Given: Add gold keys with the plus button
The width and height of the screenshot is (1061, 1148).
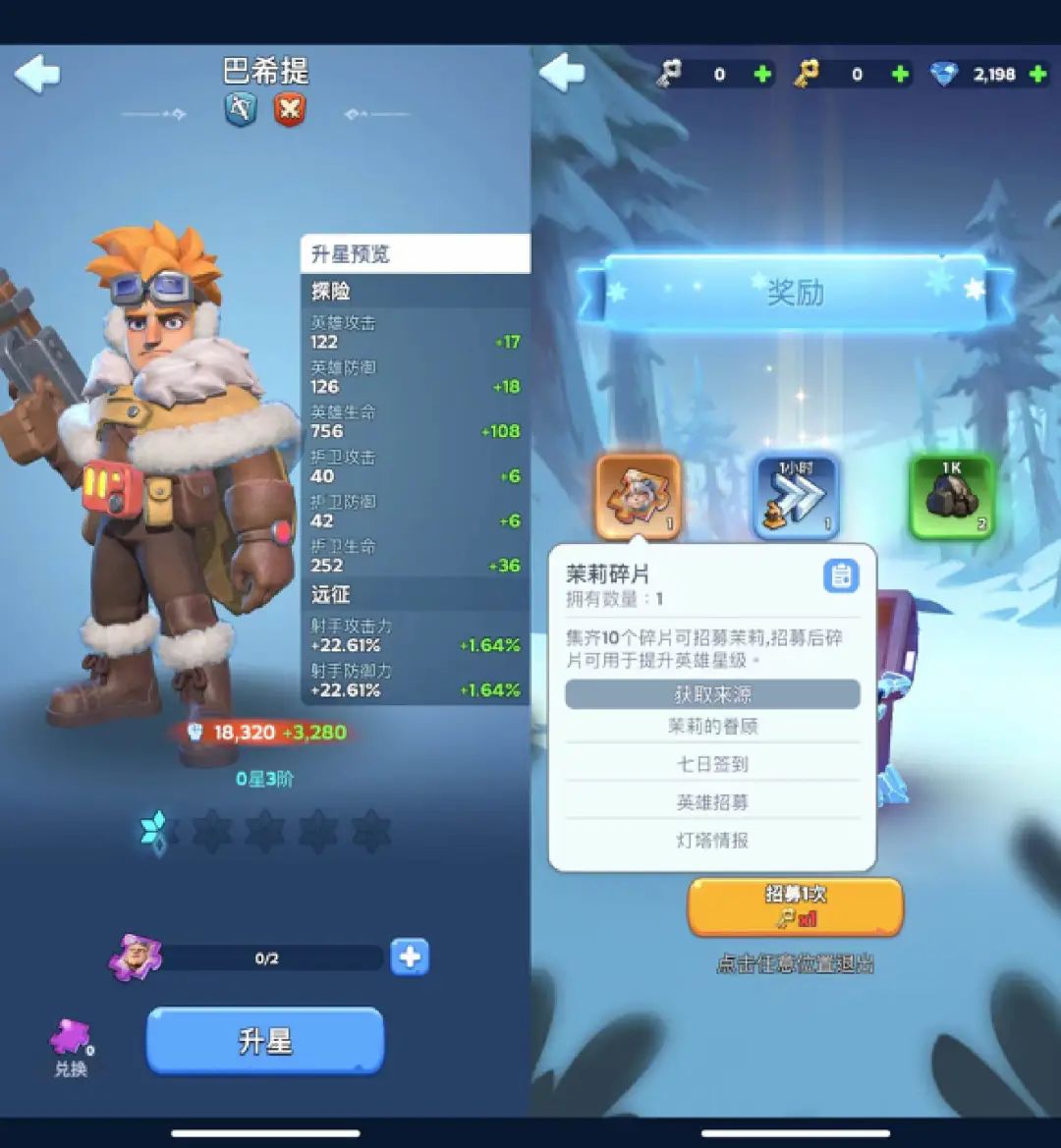Looking at the screenshot, I should point(899,75).
